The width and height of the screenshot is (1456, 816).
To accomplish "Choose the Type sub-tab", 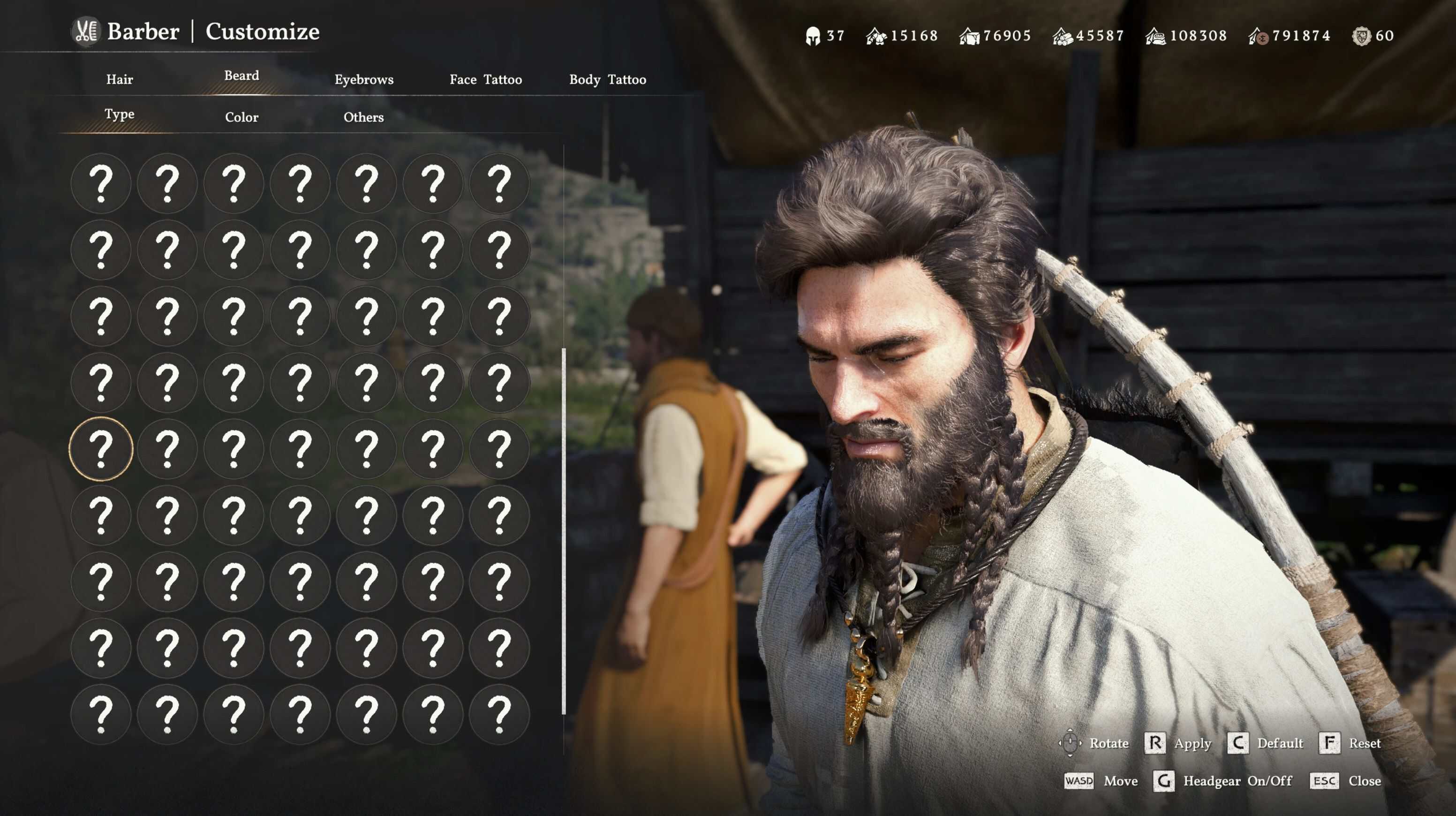I will pyautogui.click(x=119, y=114).
